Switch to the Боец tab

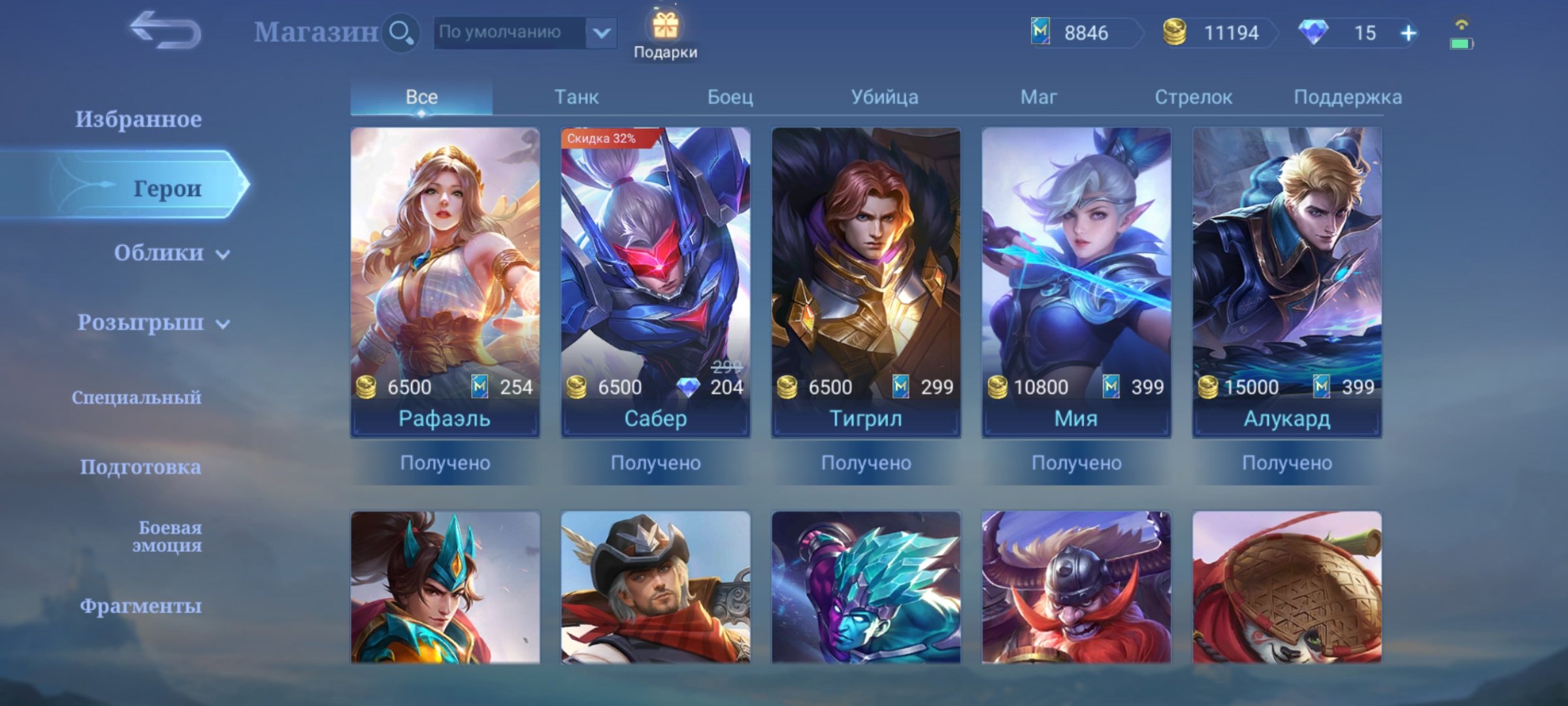pyautogui.click(x=730, y=97)
